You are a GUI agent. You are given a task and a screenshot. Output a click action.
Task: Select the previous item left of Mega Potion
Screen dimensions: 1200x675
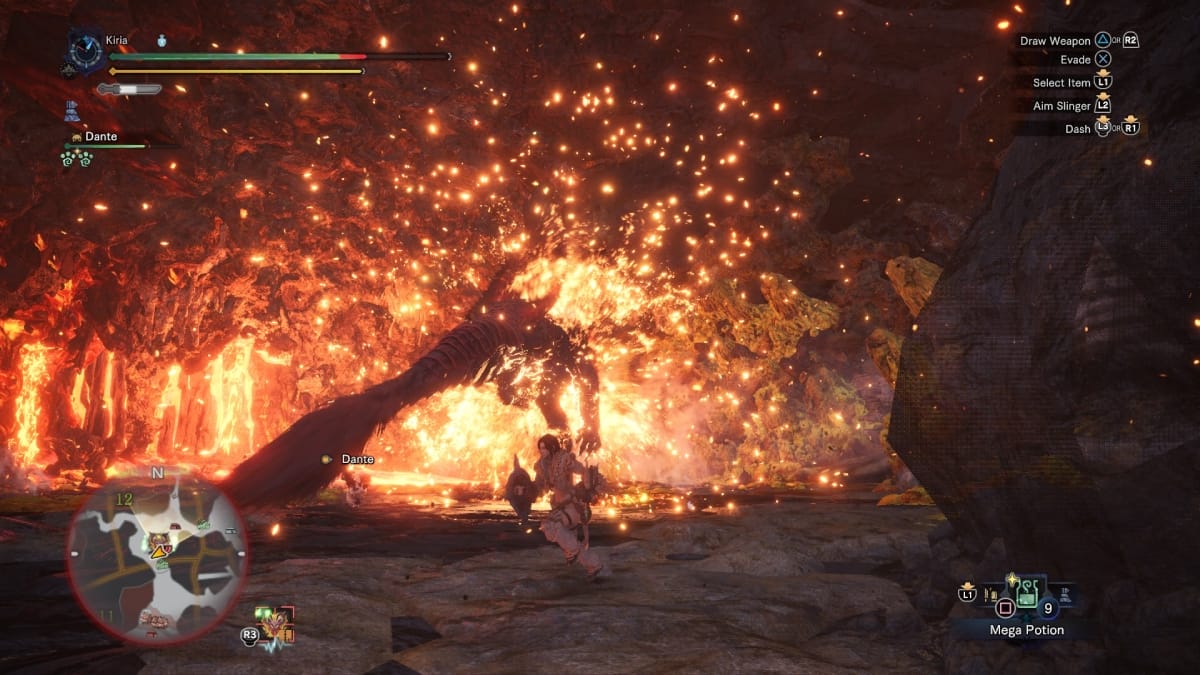[992, 598]
